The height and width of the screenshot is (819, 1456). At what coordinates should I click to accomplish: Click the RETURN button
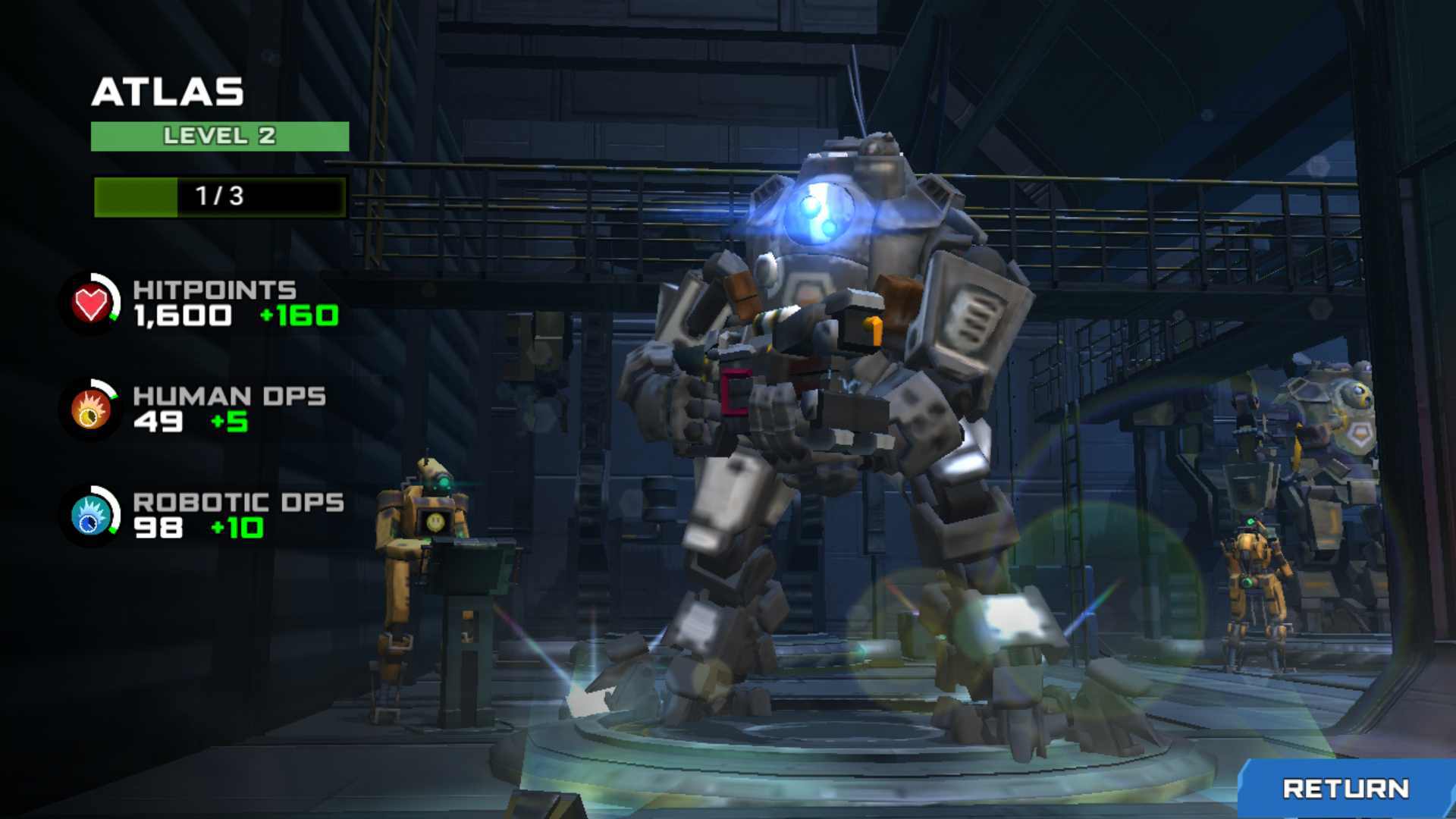click(1346, 789)
